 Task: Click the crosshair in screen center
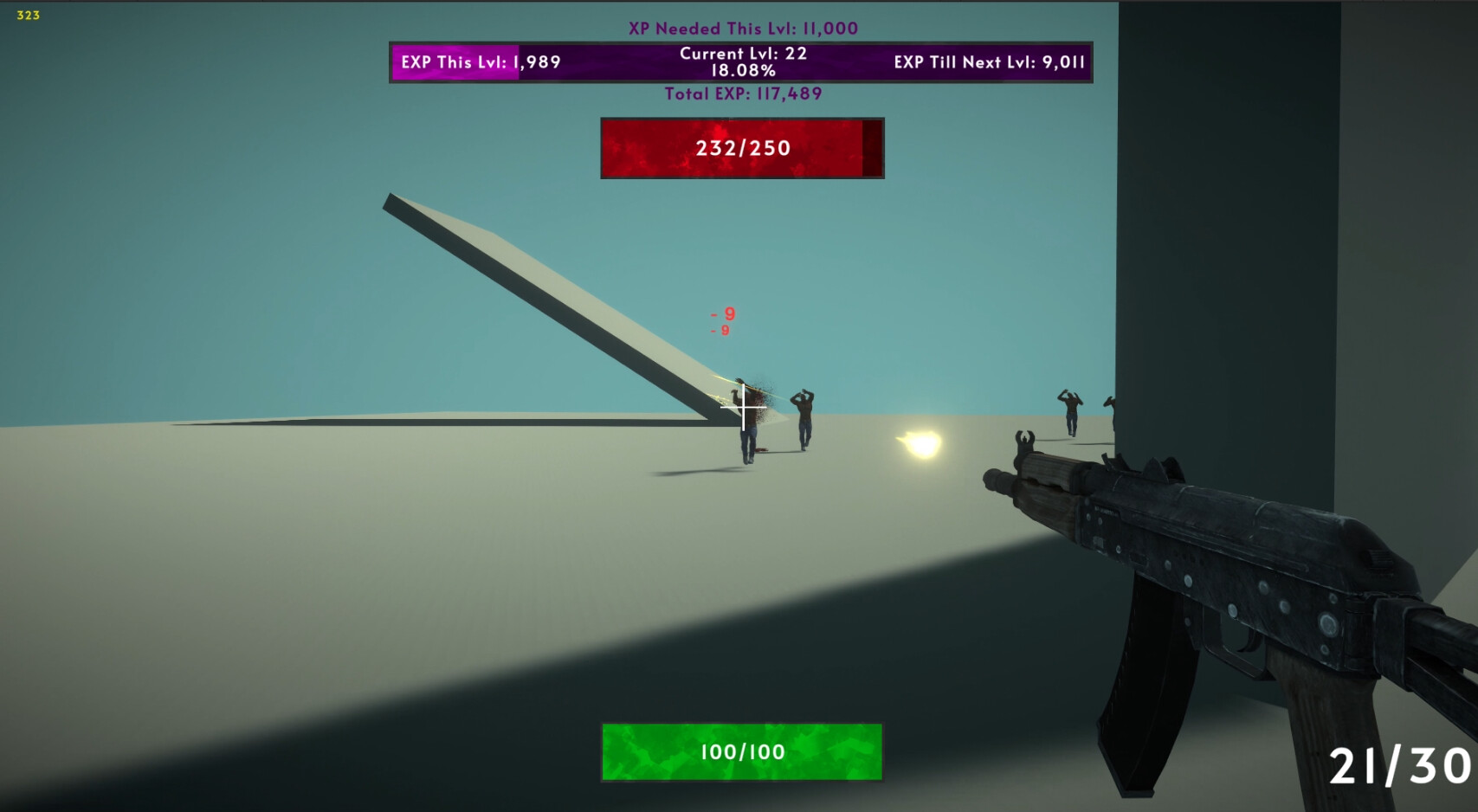[x=742, y=407]
